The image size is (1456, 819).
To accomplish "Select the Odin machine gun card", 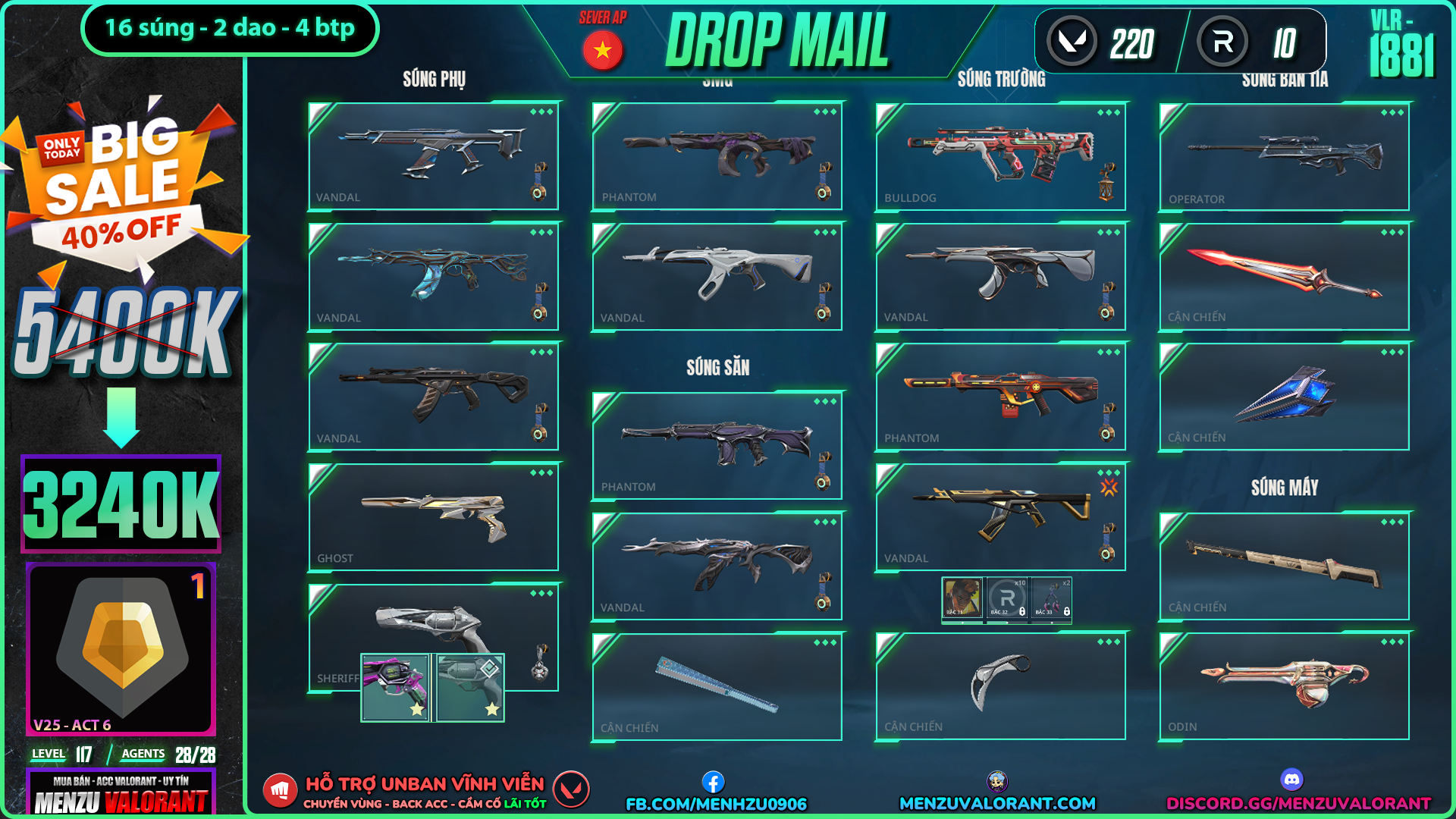I will [1284, 686].
